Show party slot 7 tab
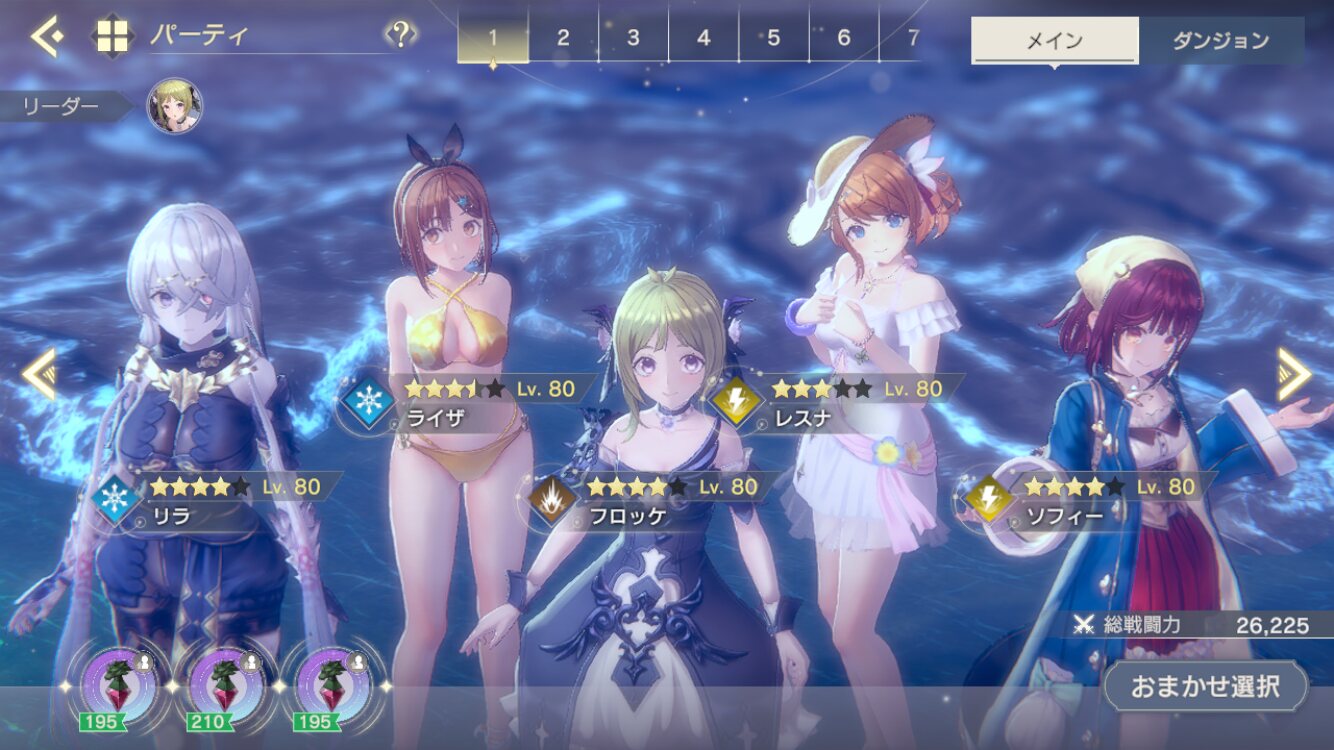 click(x=911, y=38)
